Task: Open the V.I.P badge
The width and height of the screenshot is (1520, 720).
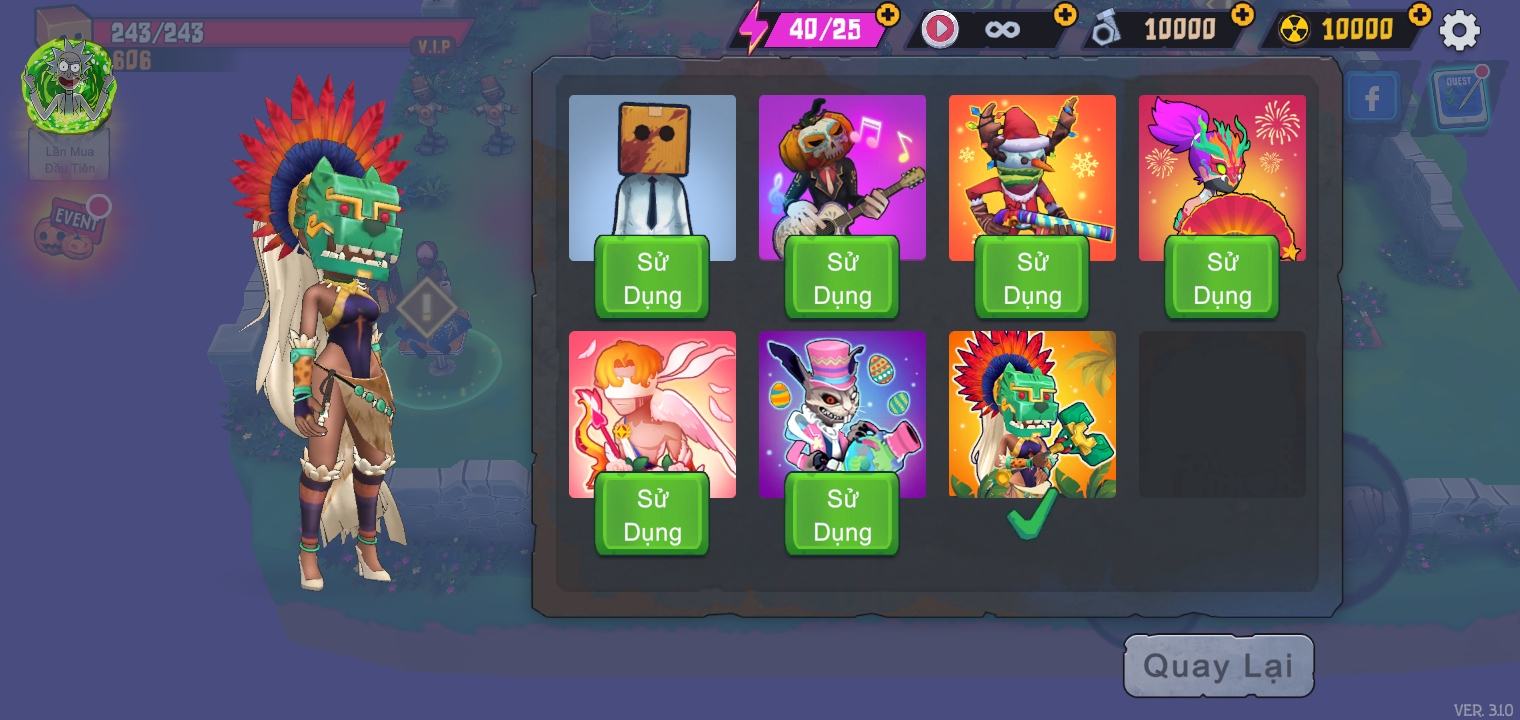Action: pyautogui.click(x=434, y=46)
